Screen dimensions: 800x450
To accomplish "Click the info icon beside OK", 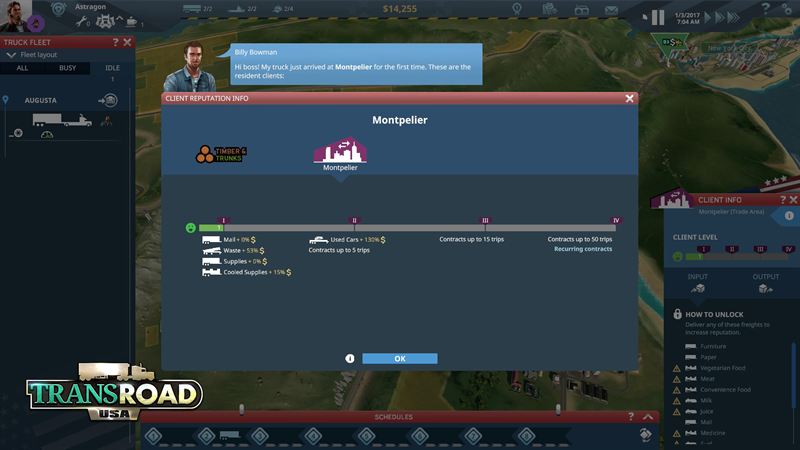I will click(x=350, y=358).
